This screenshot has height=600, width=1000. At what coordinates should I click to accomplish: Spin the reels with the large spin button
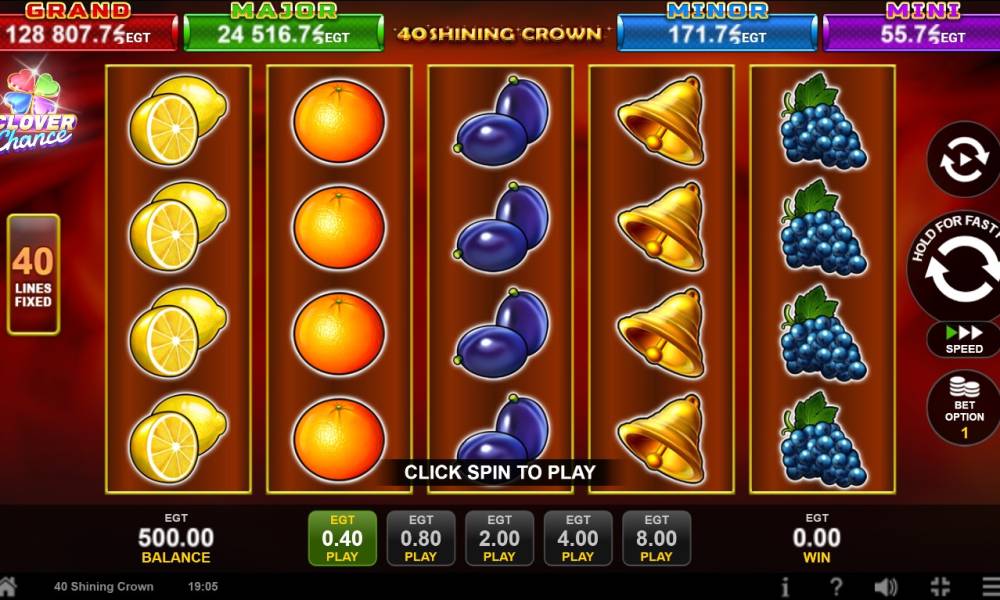[960, 268]
